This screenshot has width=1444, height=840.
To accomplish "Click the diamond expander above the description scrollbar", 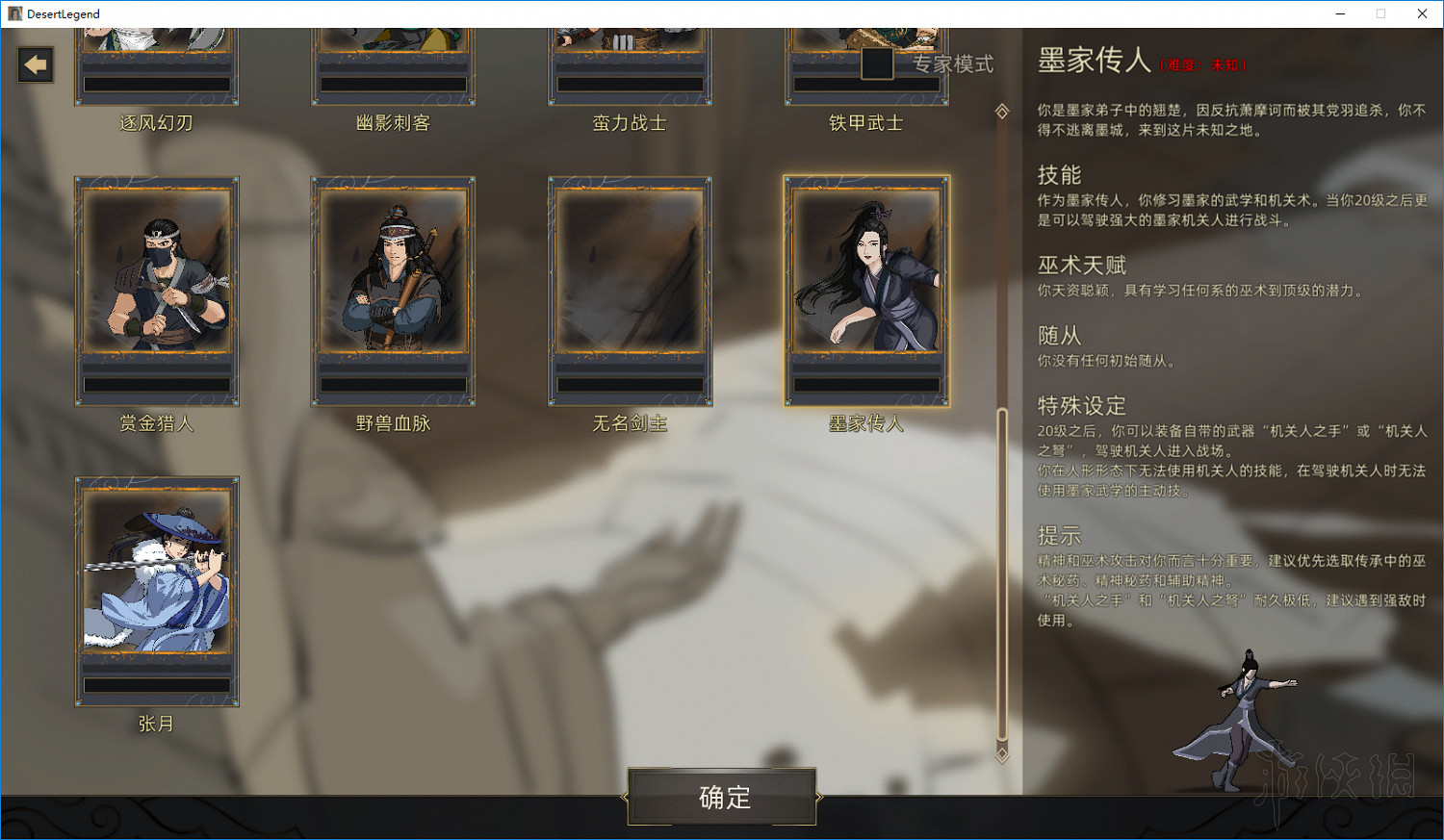I will pos(1001,111).
